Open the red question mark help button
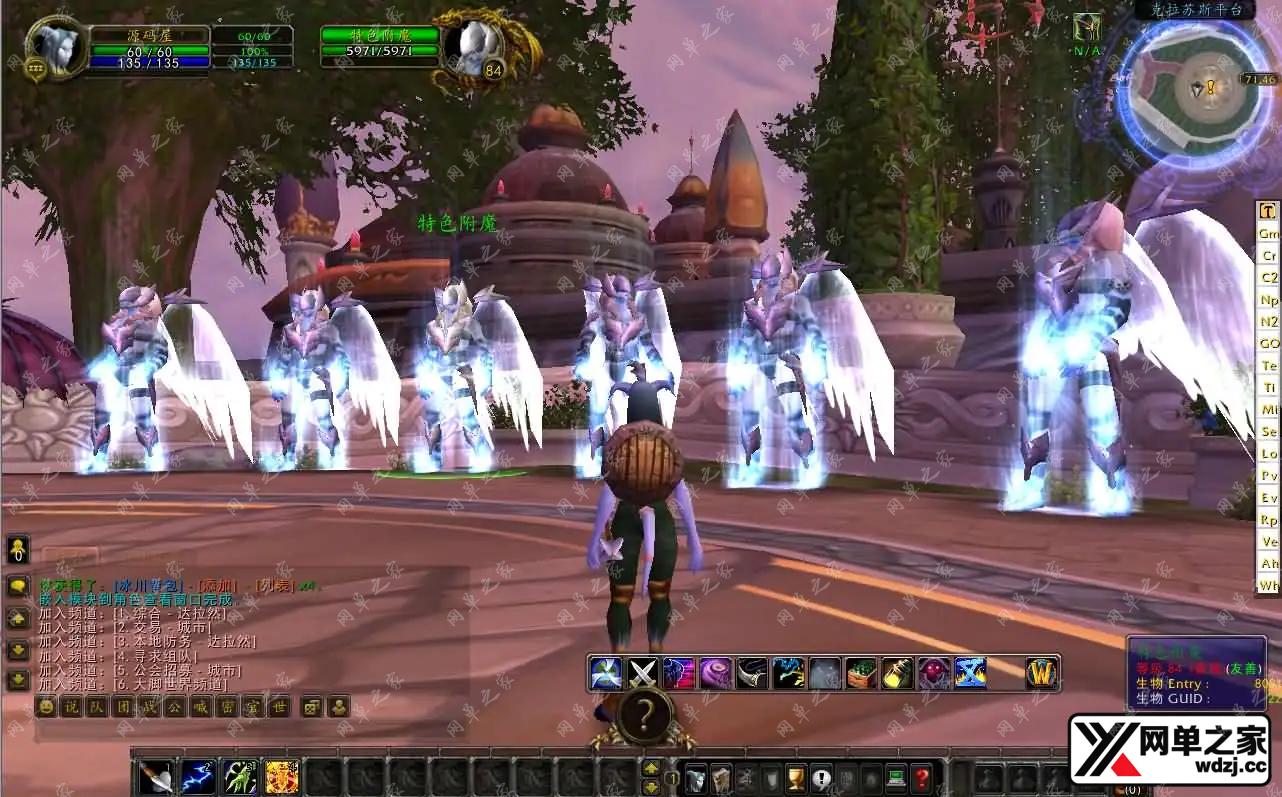The height and width of the screenshot is (797, 1282). [922, 777]
